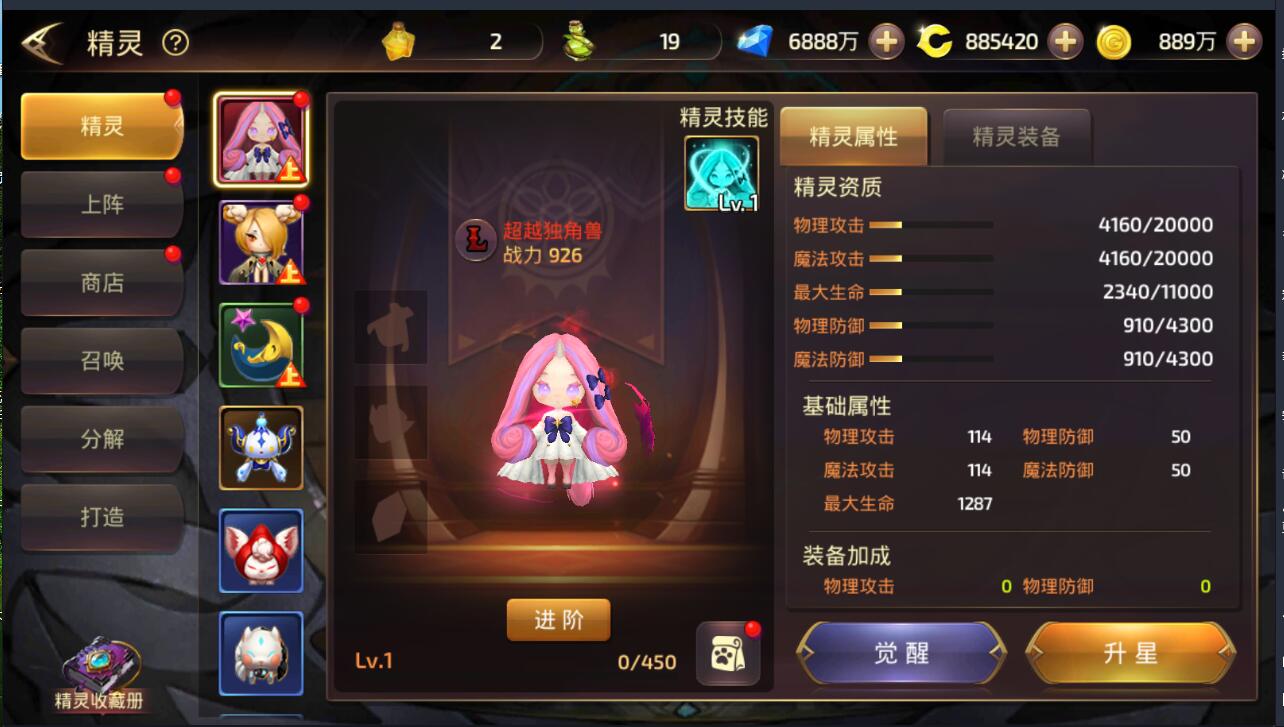Open the paw print feed bag
The width and height of the screenshot is (1284, 727).
pyautogui.click(x=728, y=655)
